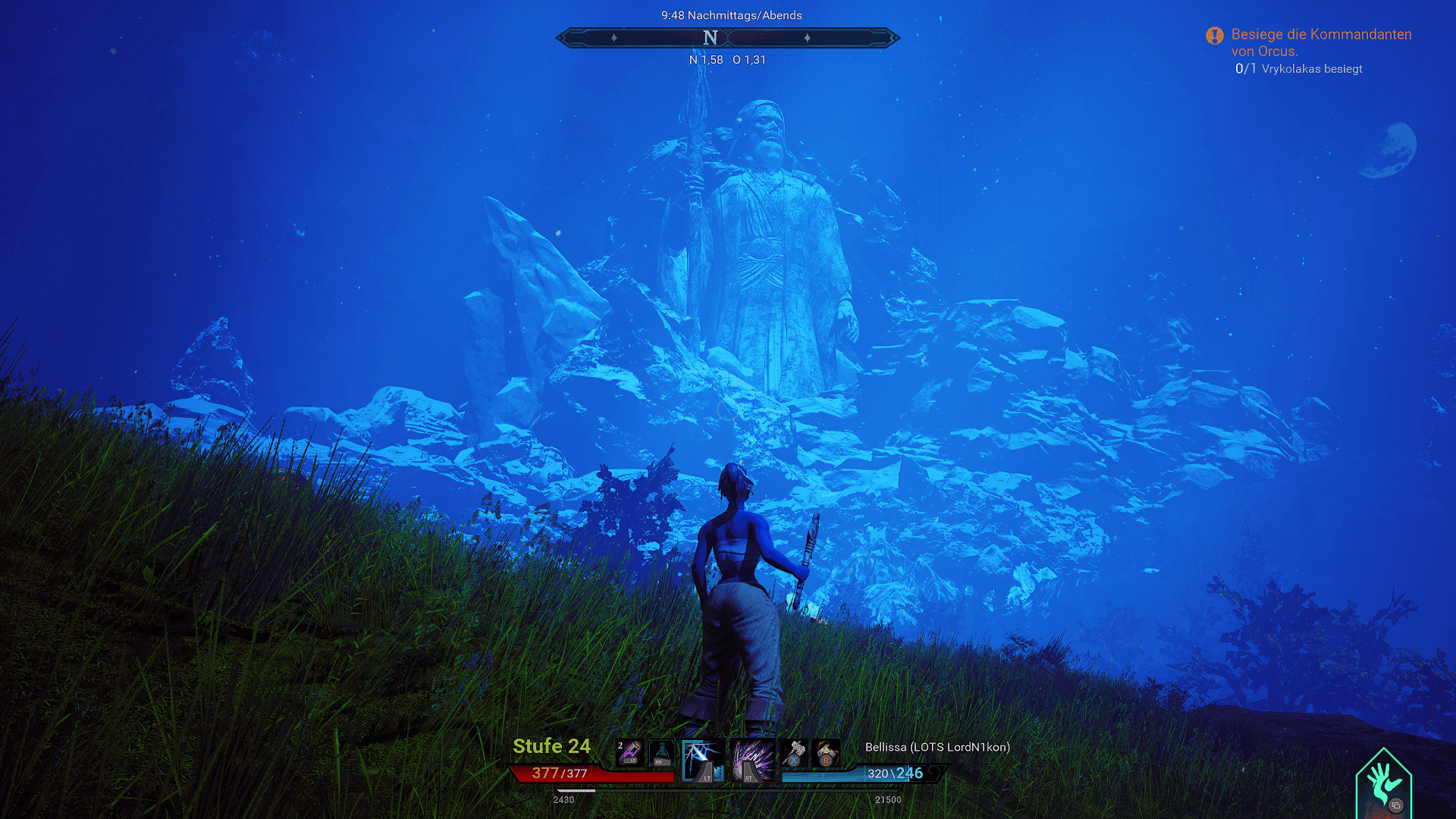1456x819 pixels.
Task: Select the axe weapon slot
Action: click(x=795, y=752)
